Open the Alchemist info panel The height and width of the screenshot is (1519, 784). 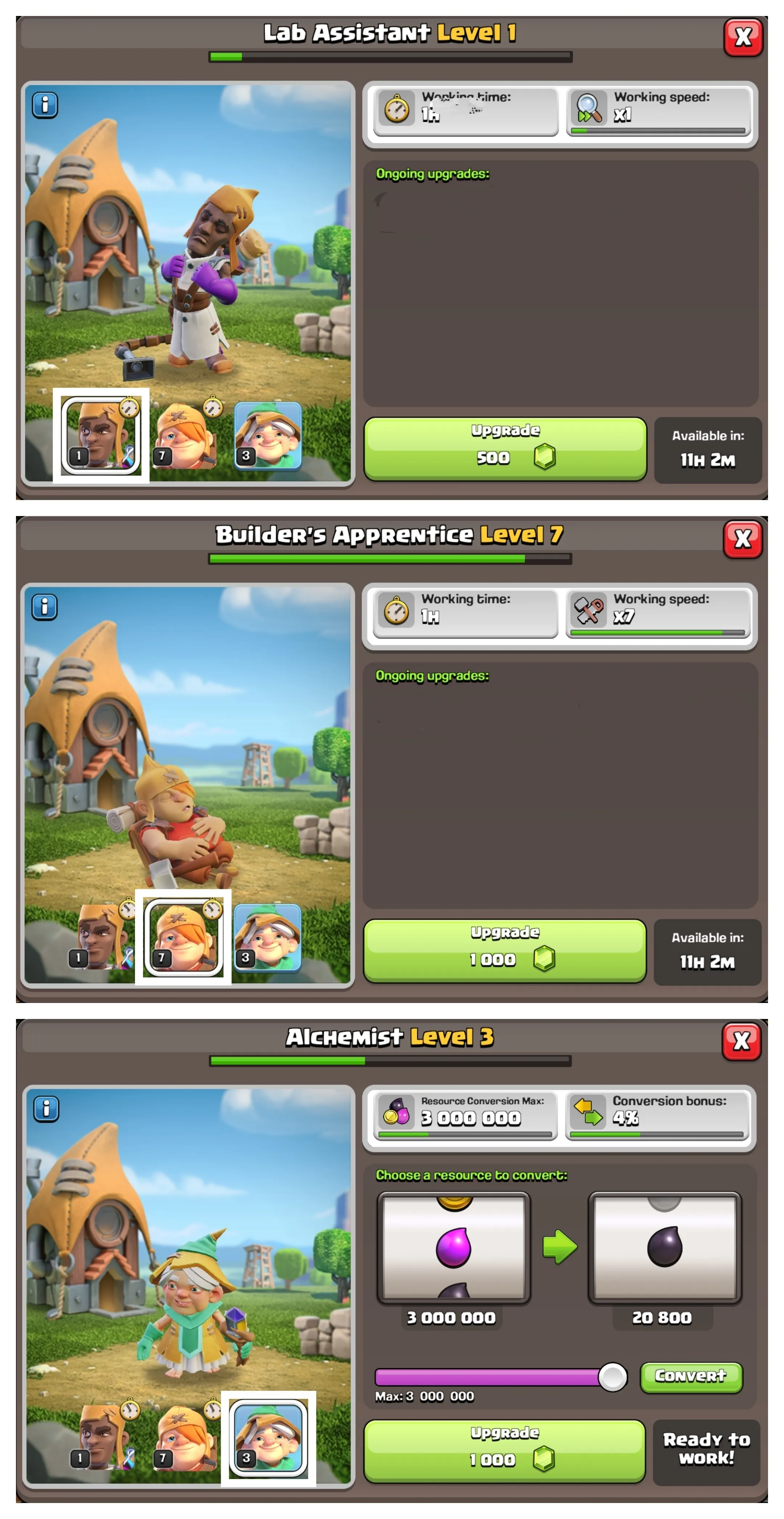tap(46, 1109)
